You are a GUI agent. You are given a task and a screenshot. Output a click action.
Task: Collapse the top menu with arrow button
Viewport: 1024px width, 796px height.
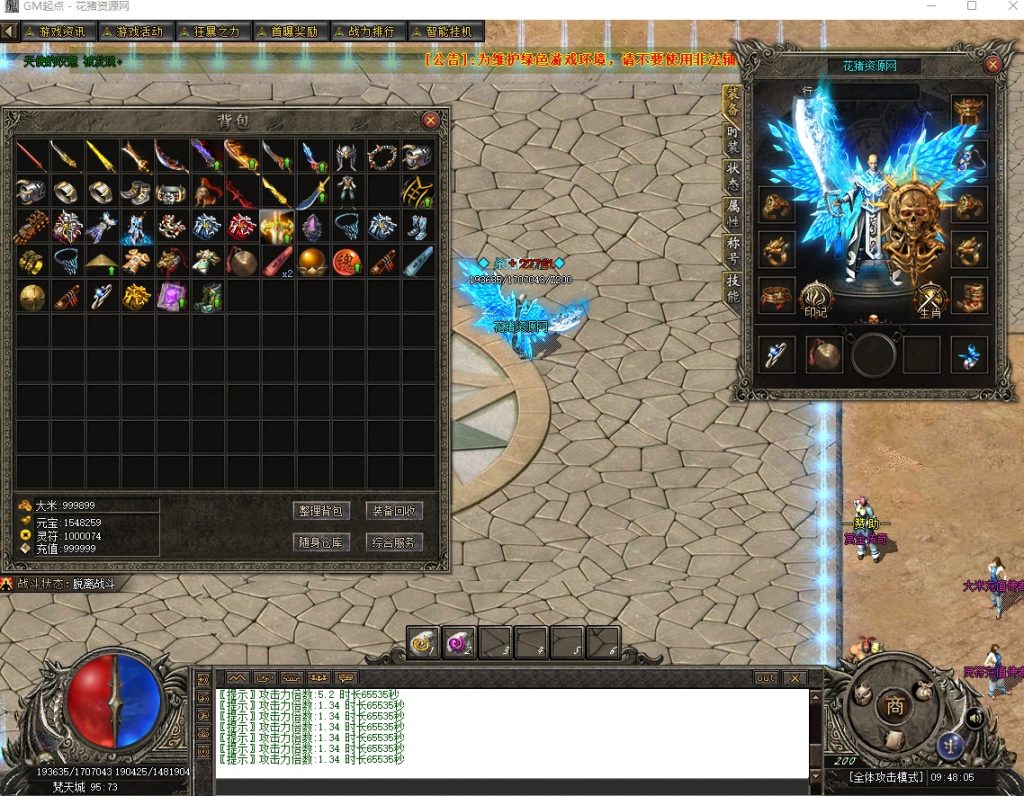pyautogui.click(x=9, y=32)
